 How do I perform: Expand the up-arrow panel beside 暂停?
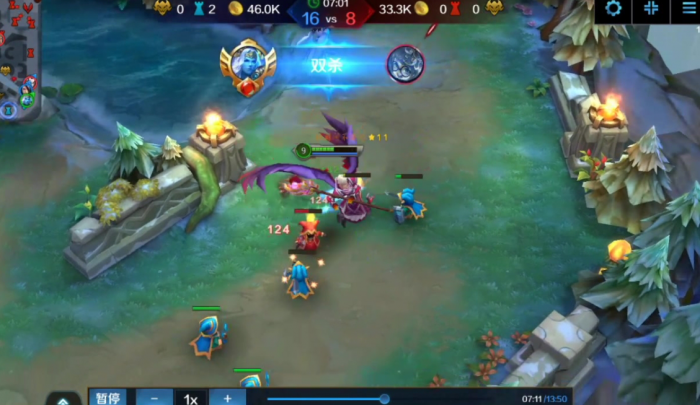(x=63, y=399)
